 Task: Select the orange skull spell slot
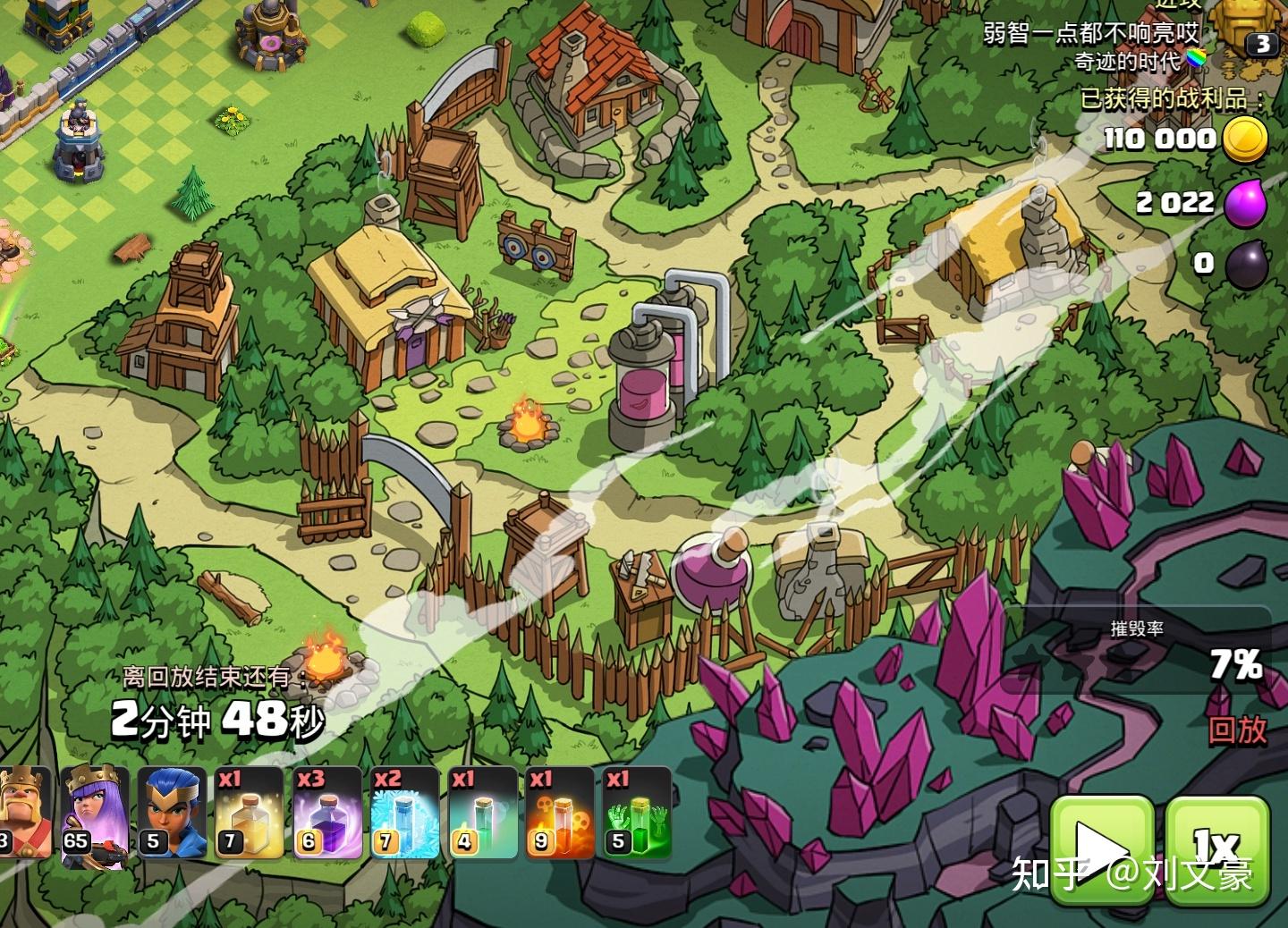(x=558, y=812)
